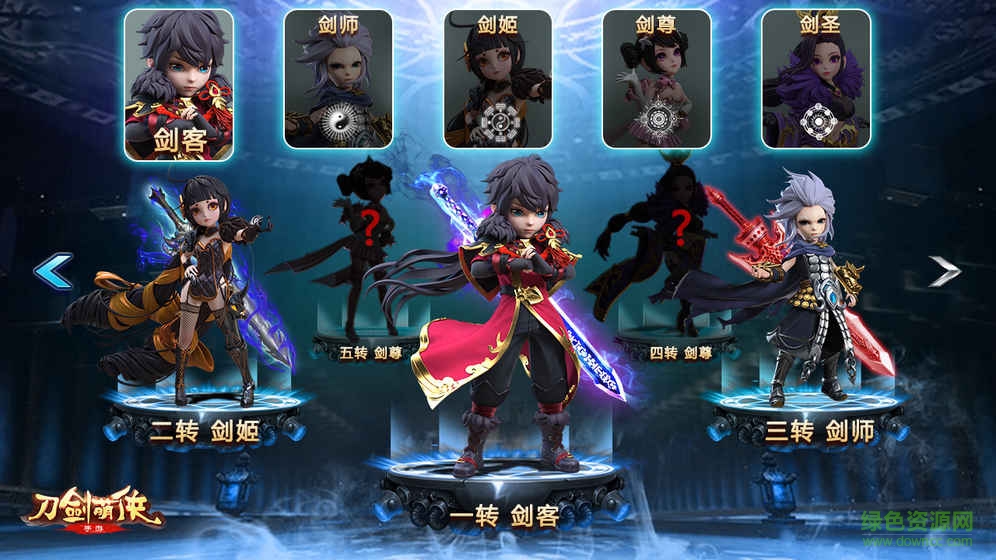Select the 剑尊 class portrait card
996x560 pixels.
[656, 79]
